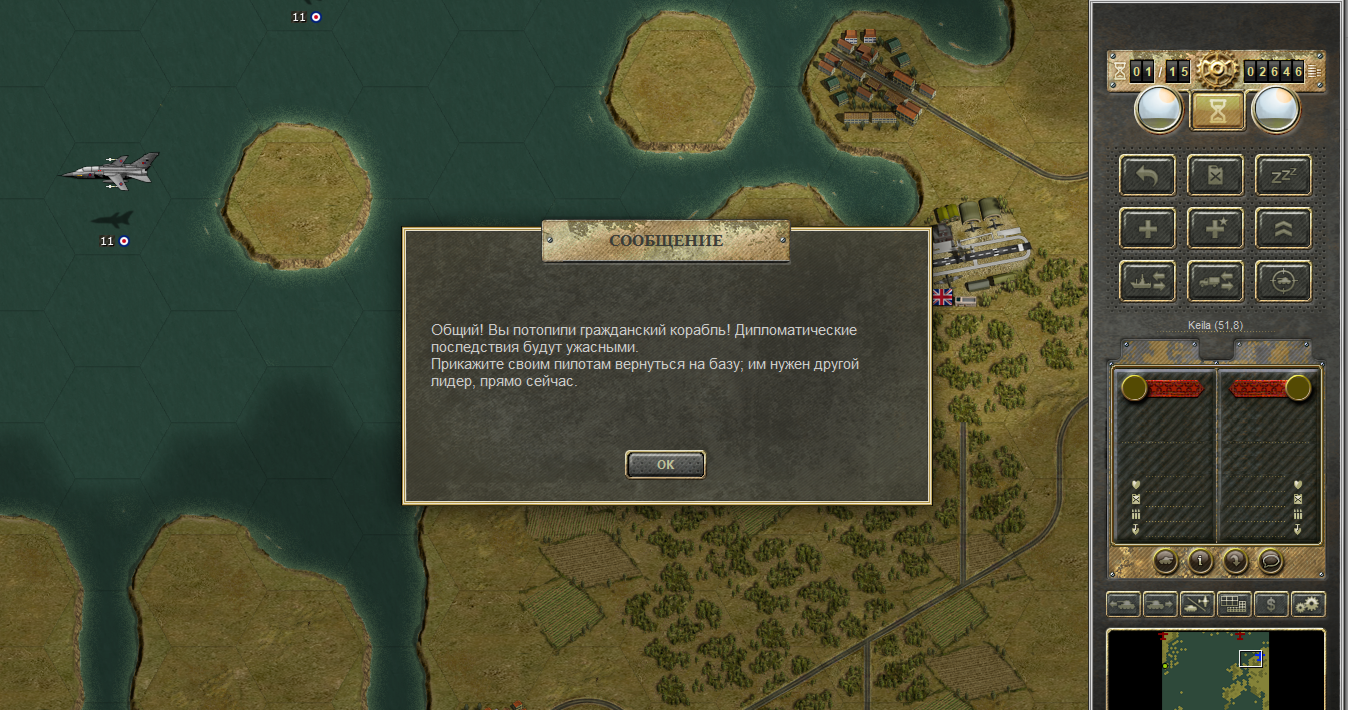Image resolution: width=1348 pixels, height=710 pixels.
Task: Select elite replacements plus-star button
Action: coord(1215,228)
